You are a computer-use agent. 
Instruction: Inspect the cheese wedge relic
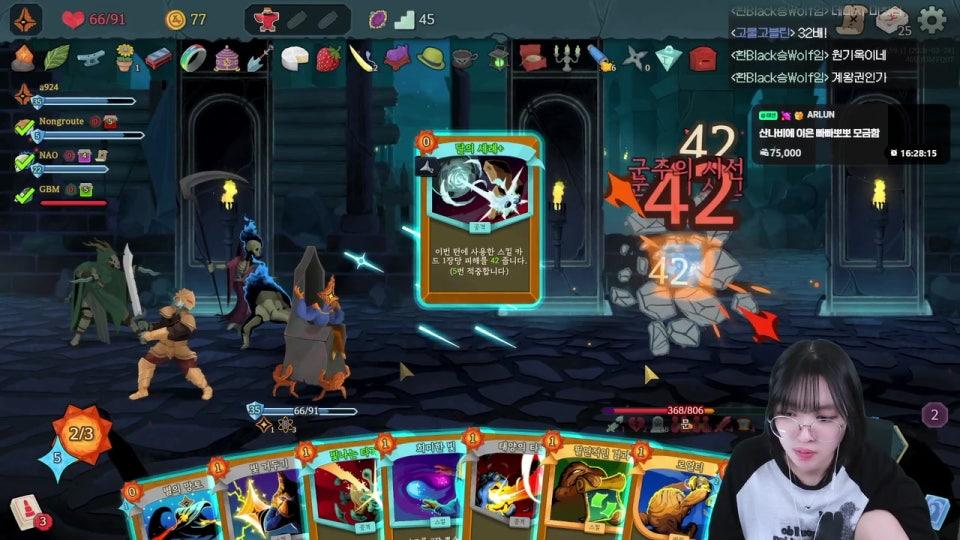point(293,58)
